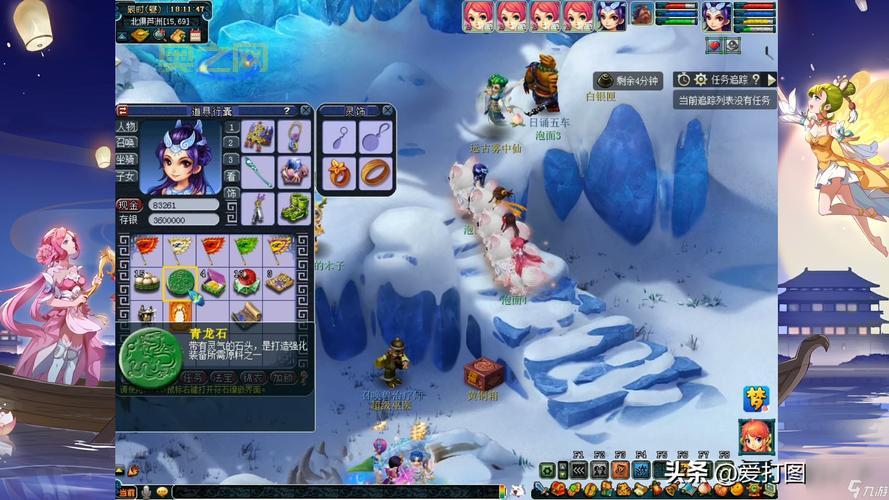Select the green boots equipment slot

click(x=294, y=207)
